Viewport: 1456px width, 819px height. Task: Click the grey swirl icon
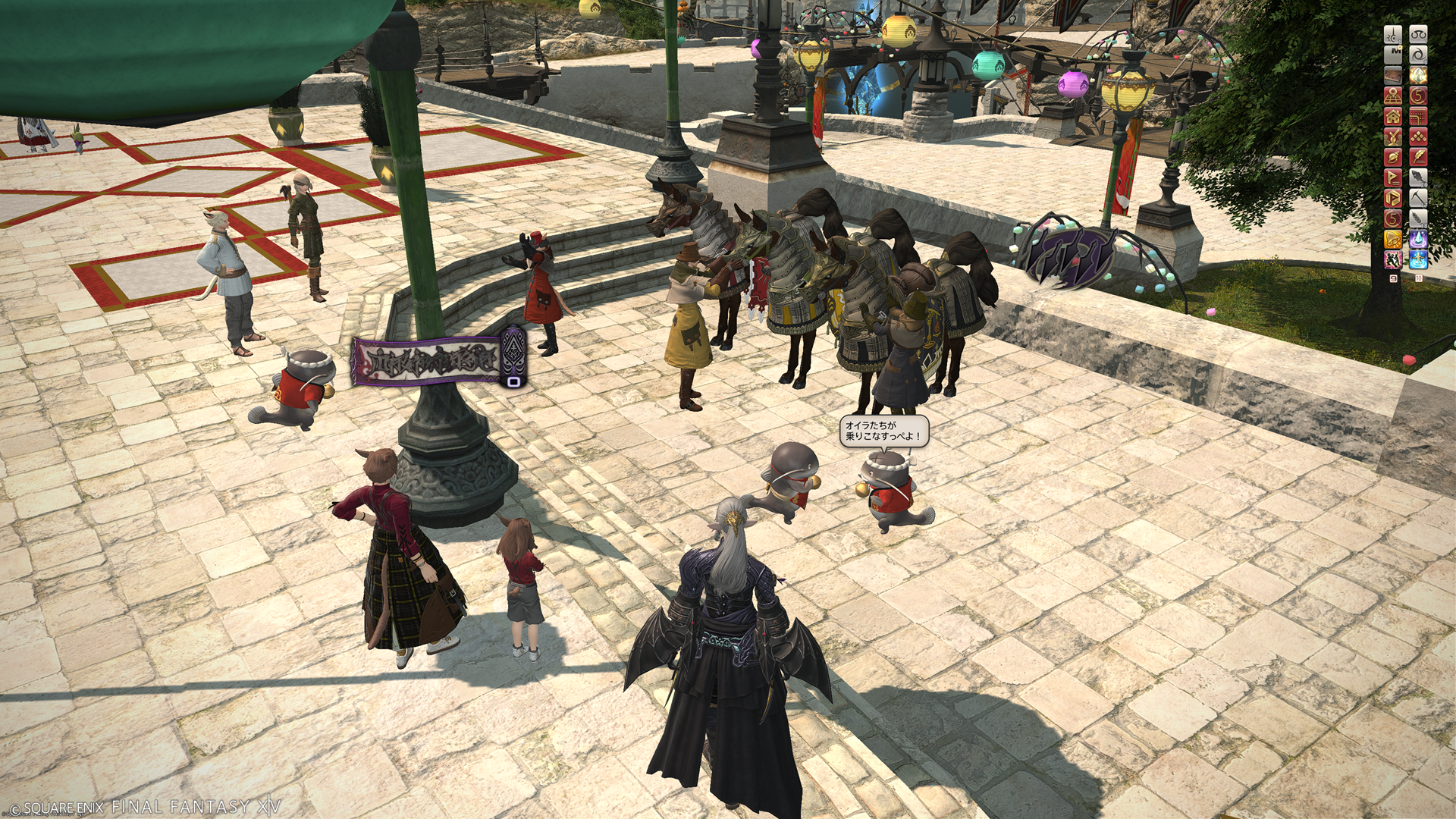(x=1418, y=55)
